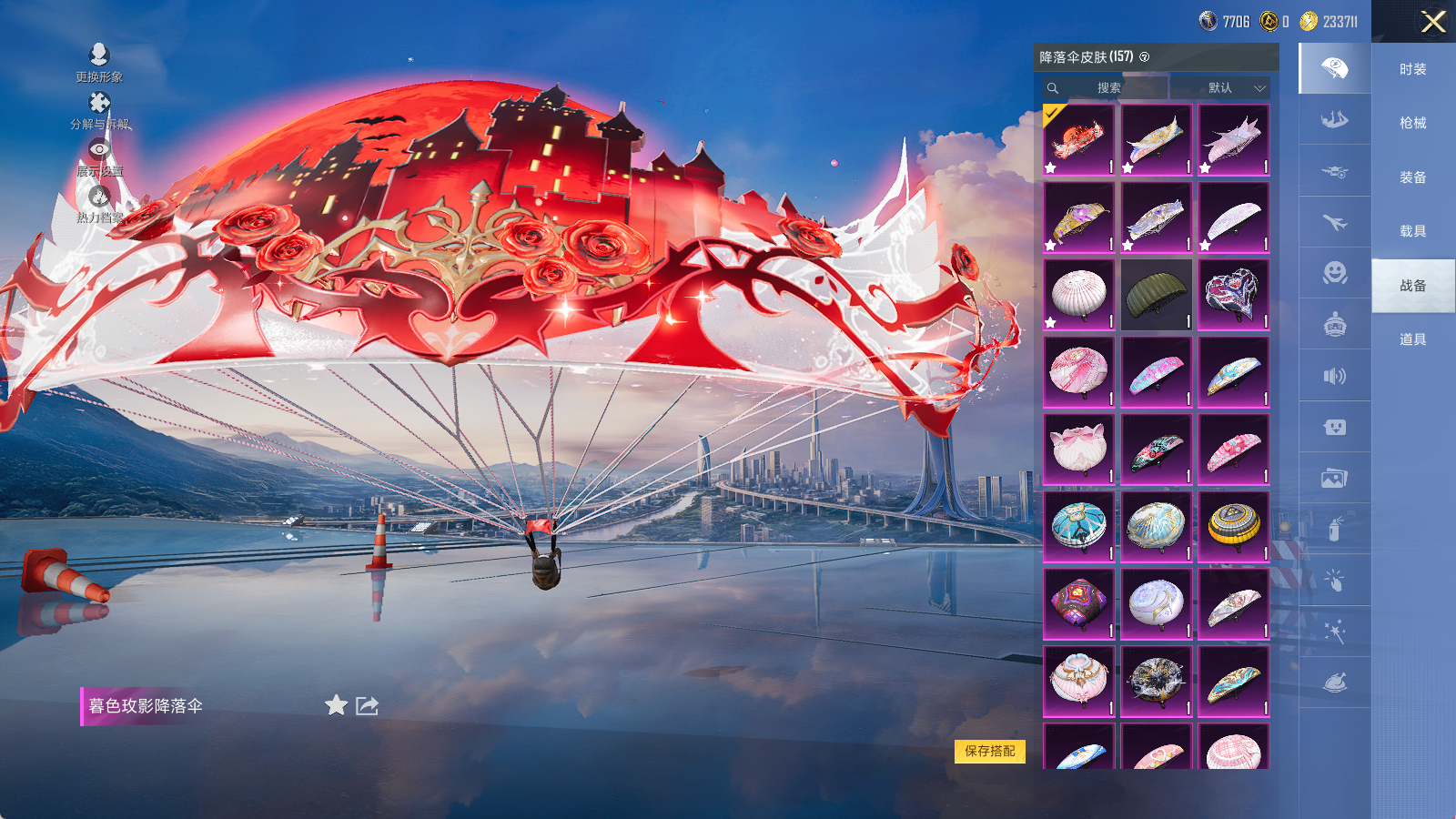The height and width of the screenshot is (819, 1456).
Task: Select the emote smiley subcategory icon
Action: [1334, 273]
